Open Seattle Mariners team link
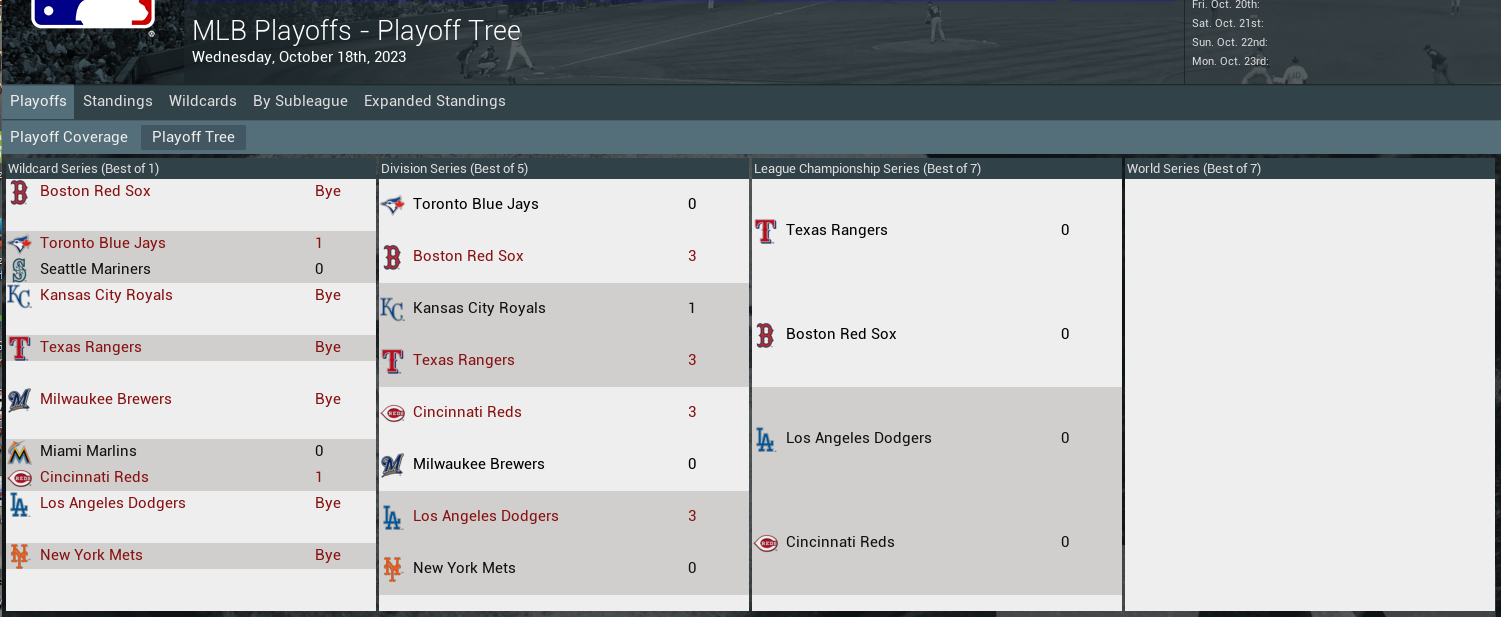Image resolution: width=1501 pixels, height=617 pixels. [95, 269]
